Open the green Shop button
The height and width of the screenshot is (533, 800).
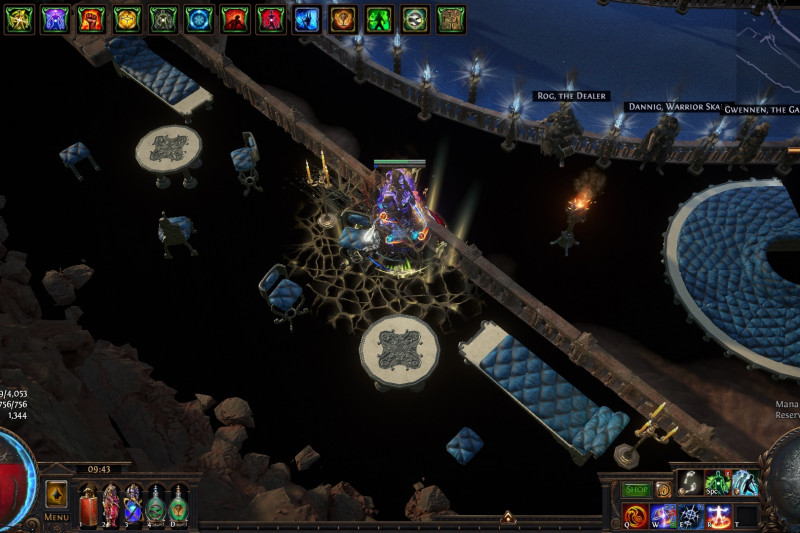point(637,490)
